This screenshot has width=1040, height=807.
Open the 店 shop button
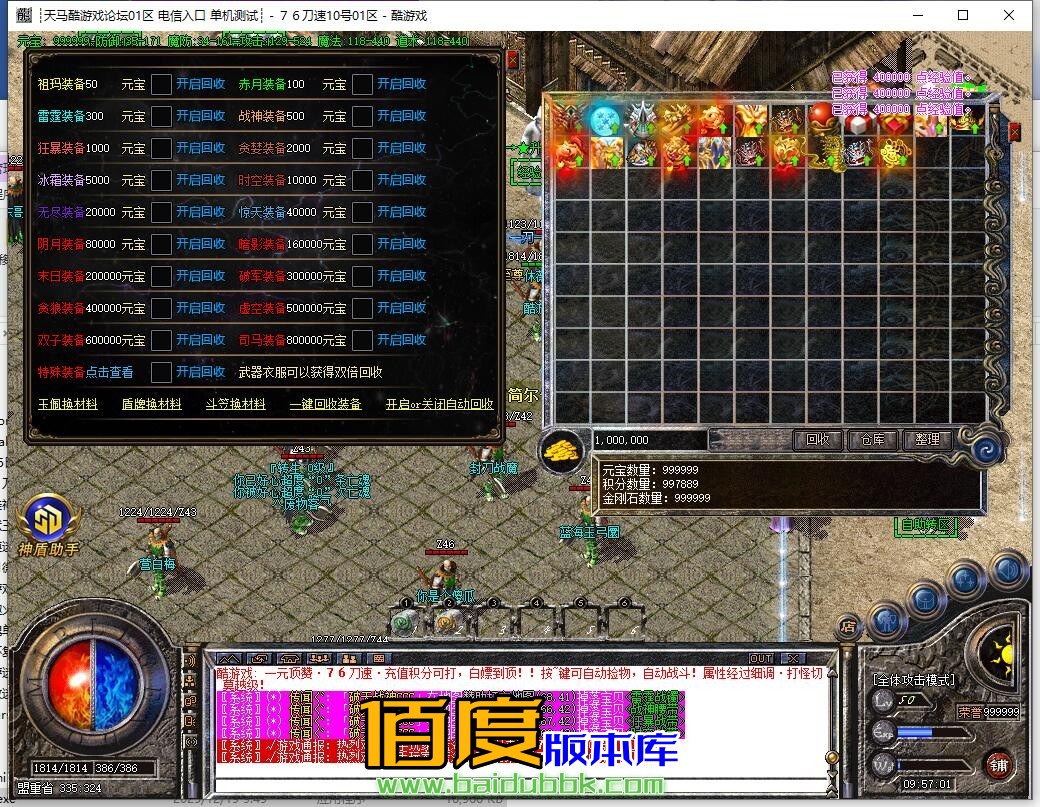tap(848, 627)
